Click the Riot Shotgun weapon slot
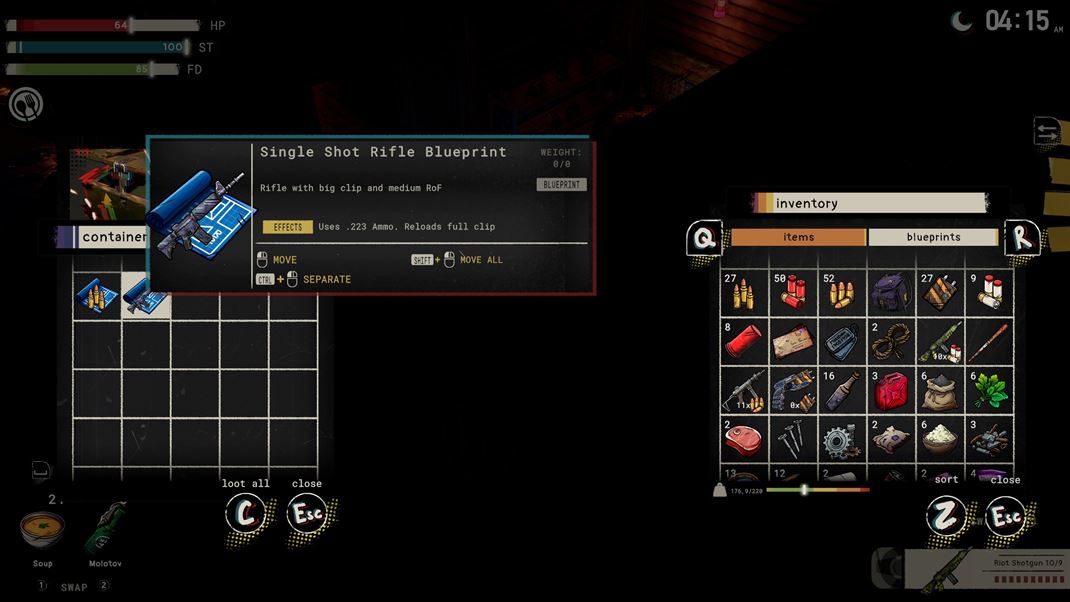The image size is (1070, 602). tap(985, 569)
